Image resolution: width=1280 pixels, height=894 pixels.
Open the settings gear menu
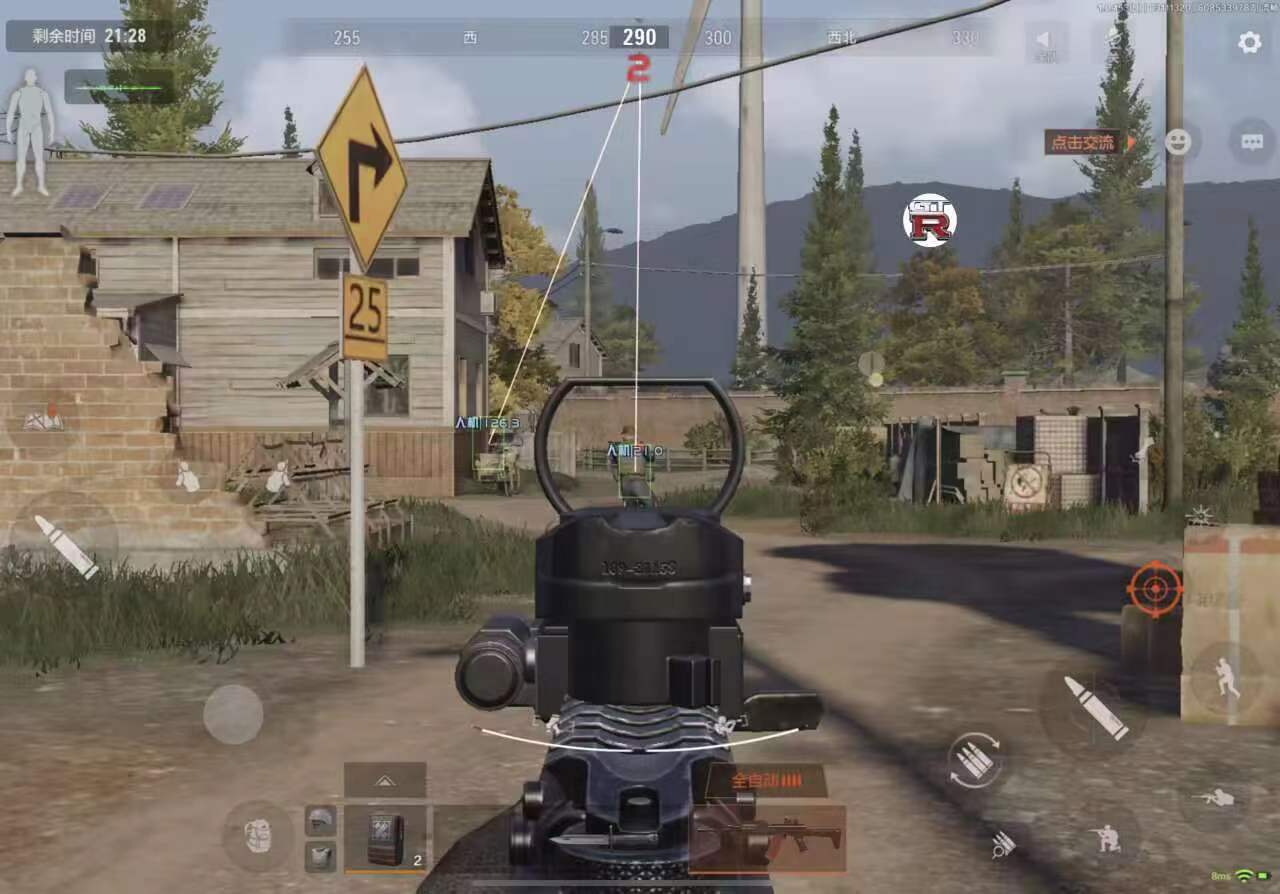pyautogui.click(x=1249, y=42)
